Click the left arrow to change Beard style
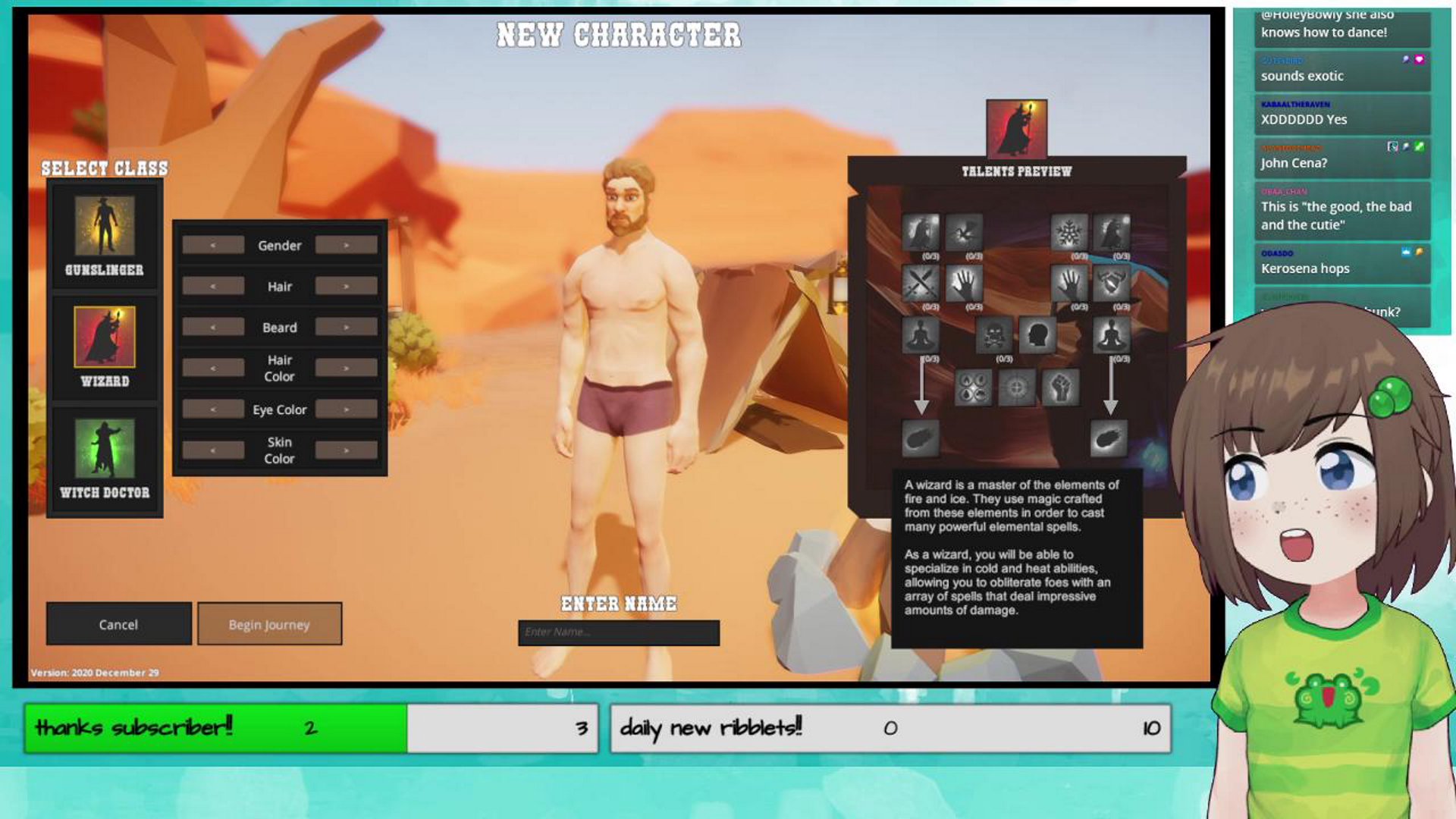 [213, 327]
